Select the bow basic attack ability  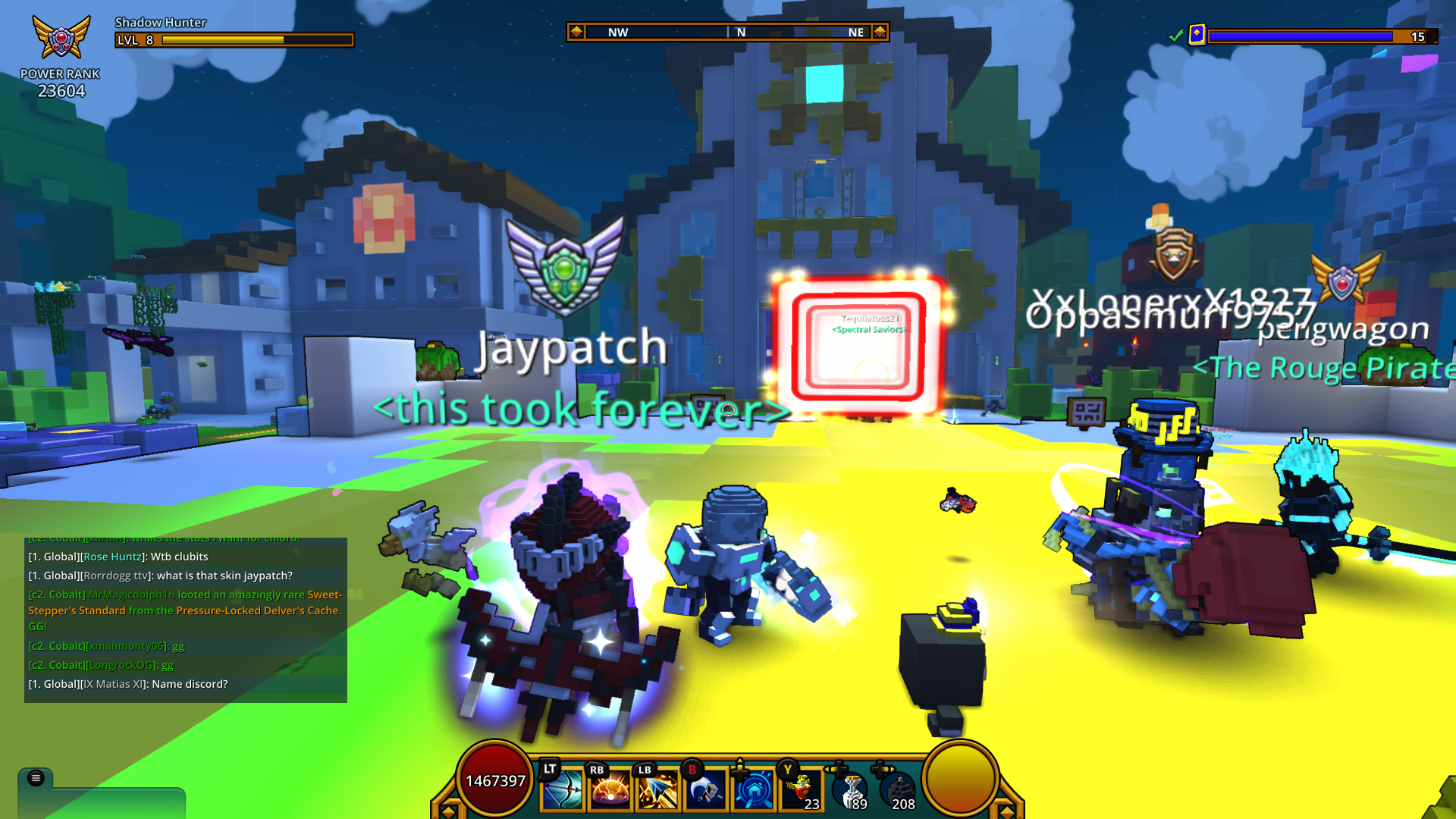[x=561, y=789]
